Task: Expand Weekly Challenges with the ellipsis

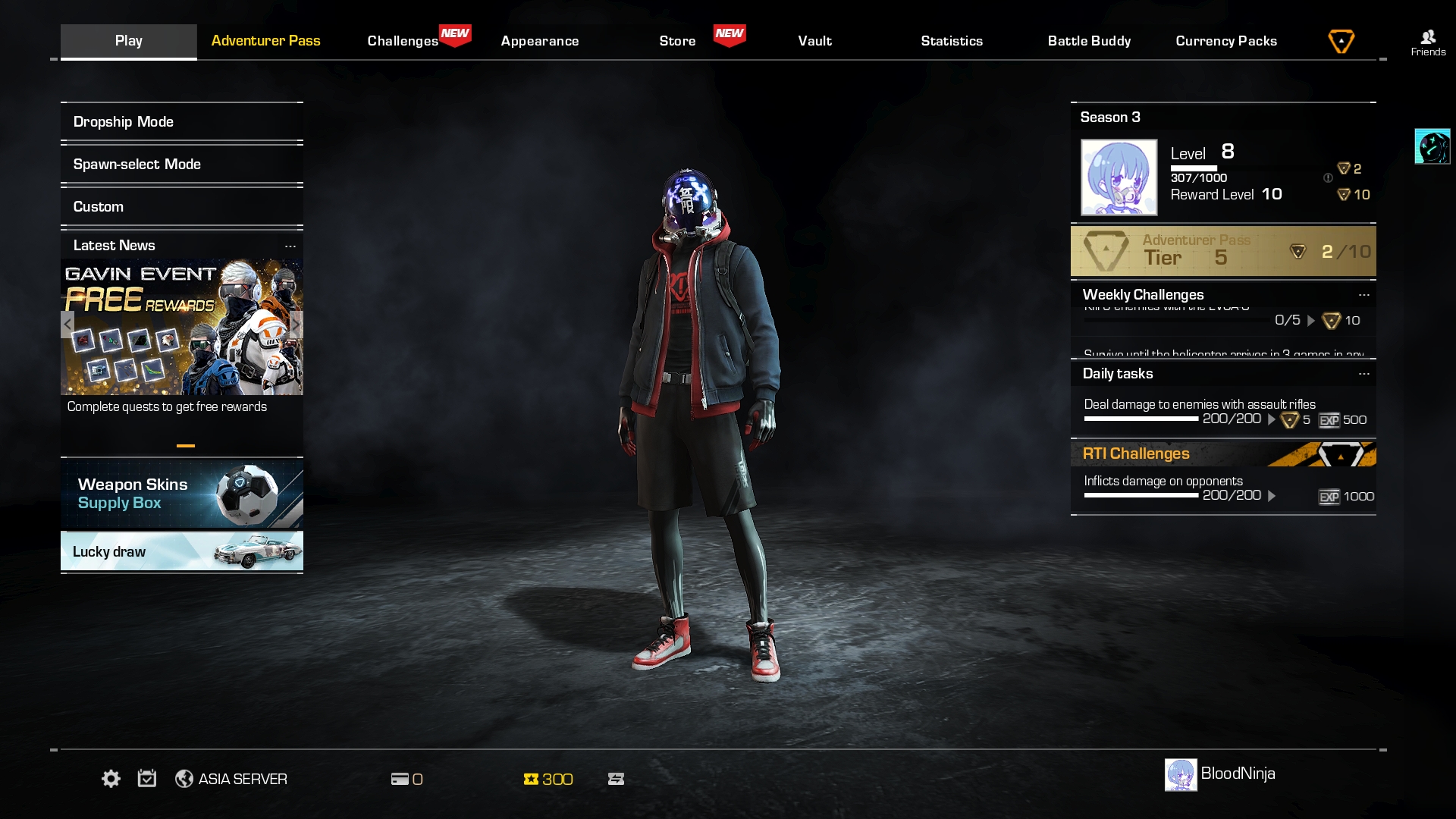Action: pyautogui.click(x=1363, y=295)
